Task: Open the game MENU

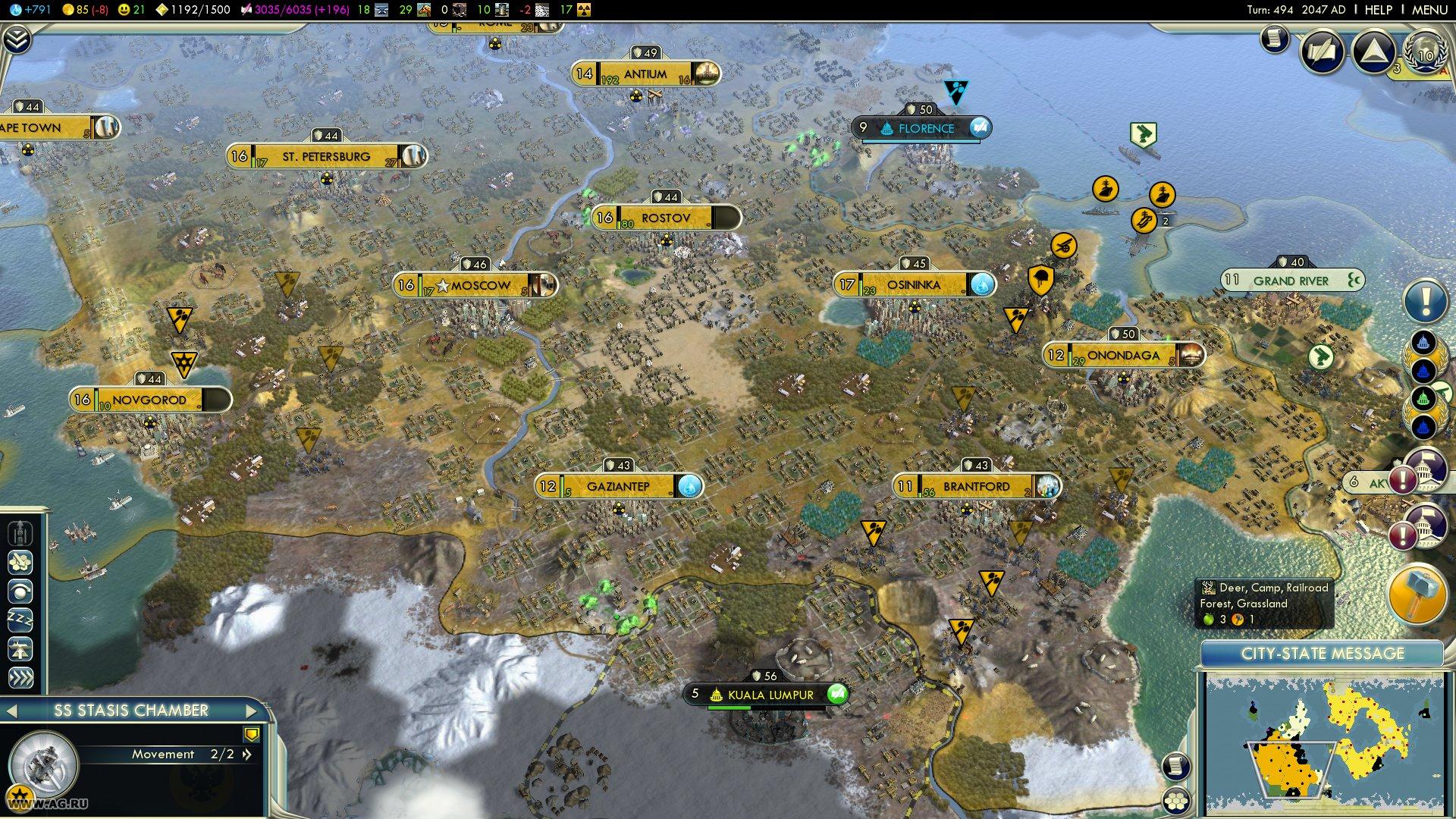Action: [x=1429, y=10]
